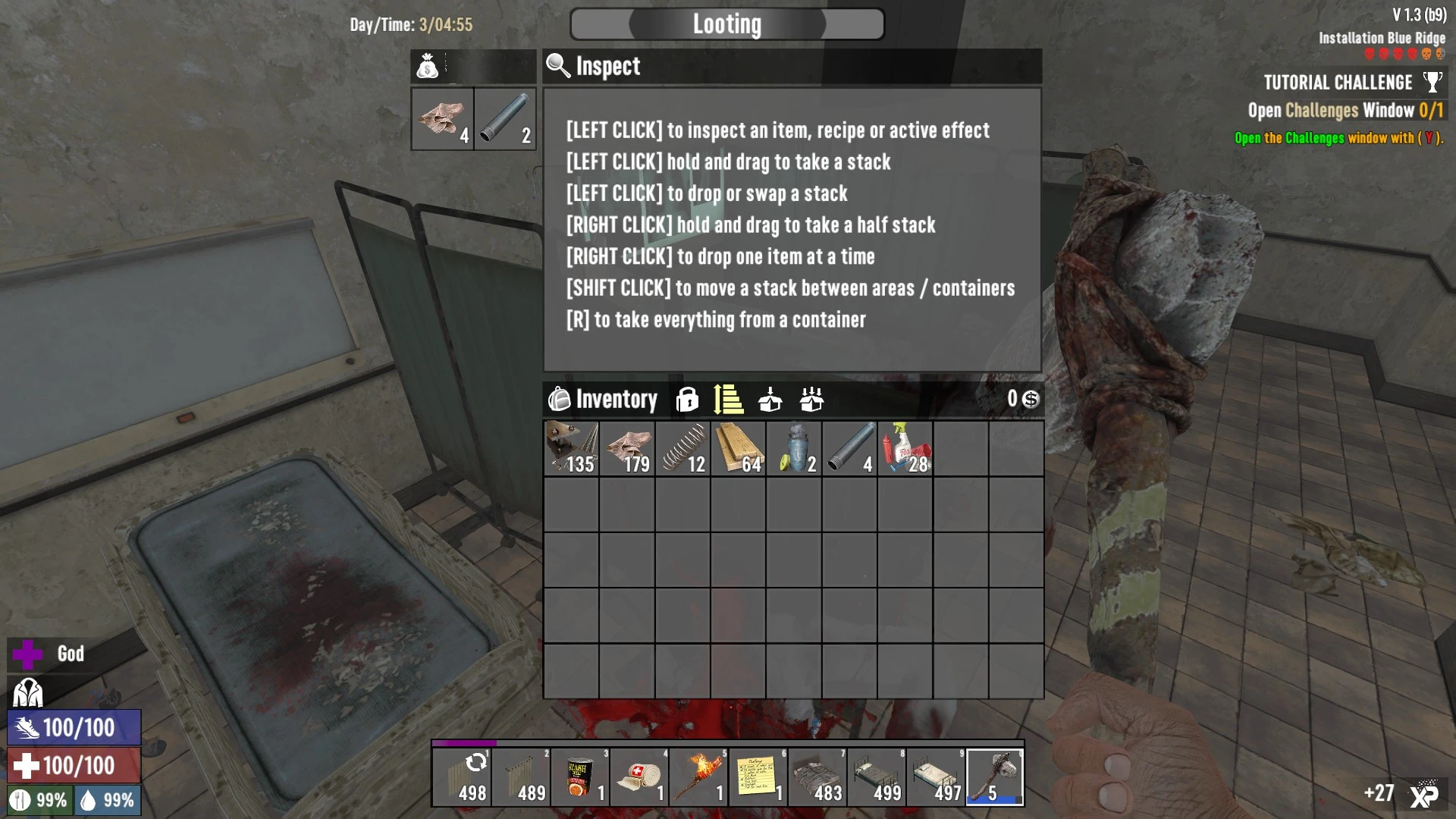Select the canned food in the hotbar
1456x819 pixels.
point(581,777)
